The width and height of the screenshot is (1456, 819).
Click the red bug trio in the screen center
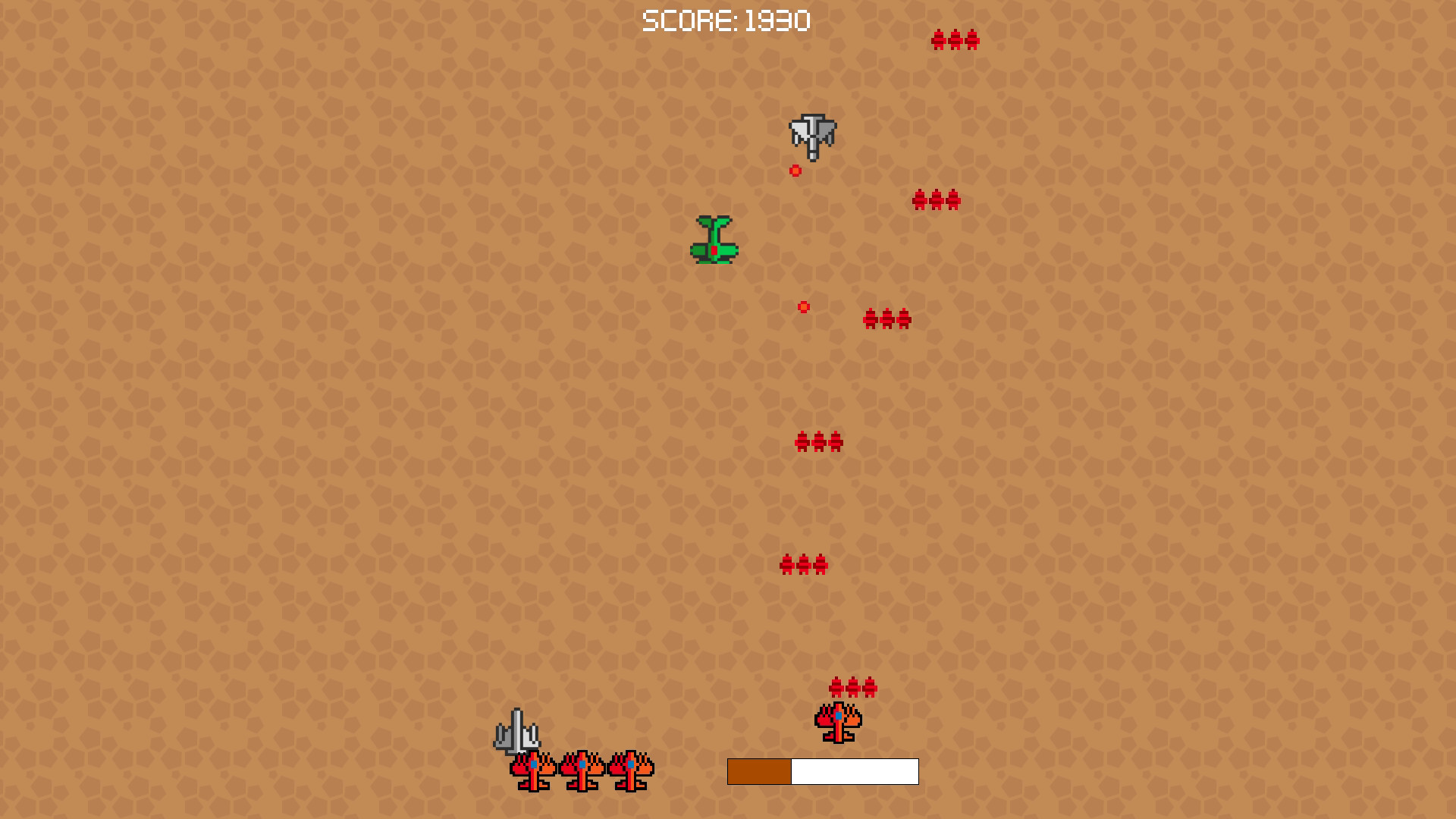[817, 442]
